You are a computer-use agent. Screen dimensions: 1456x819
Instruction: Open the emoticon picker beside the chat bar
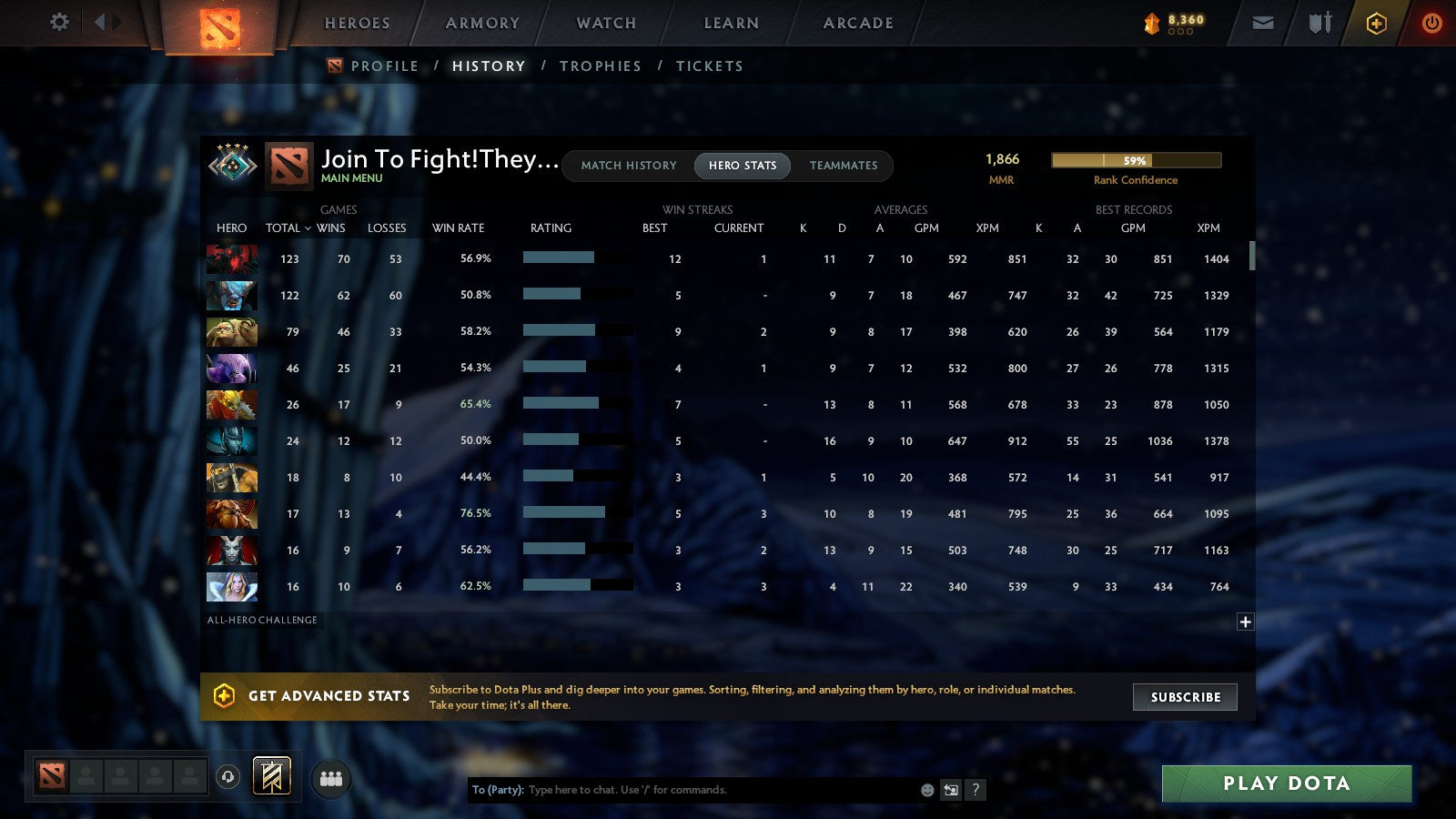coord(928,790)
